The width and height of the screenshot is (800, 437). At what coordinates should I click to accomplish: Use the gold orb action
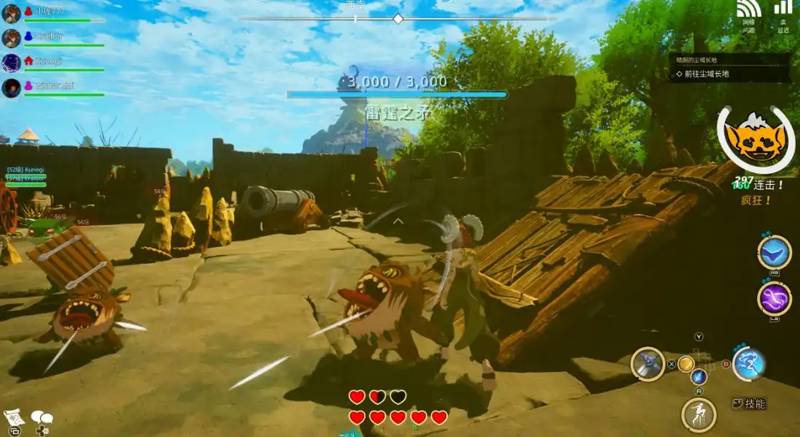686,363
